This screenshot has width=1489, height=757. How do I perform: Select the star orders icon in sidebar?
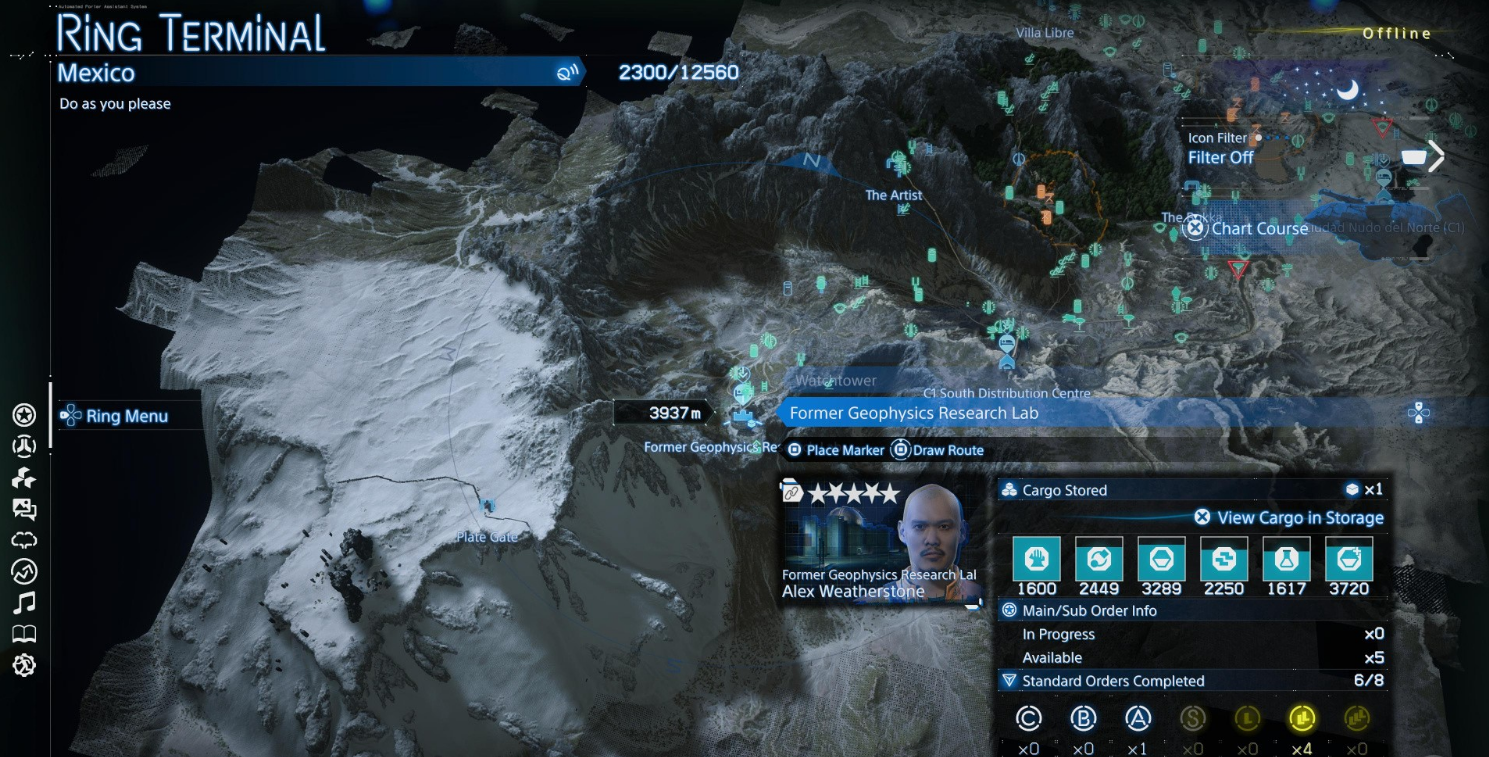(24, 415)
